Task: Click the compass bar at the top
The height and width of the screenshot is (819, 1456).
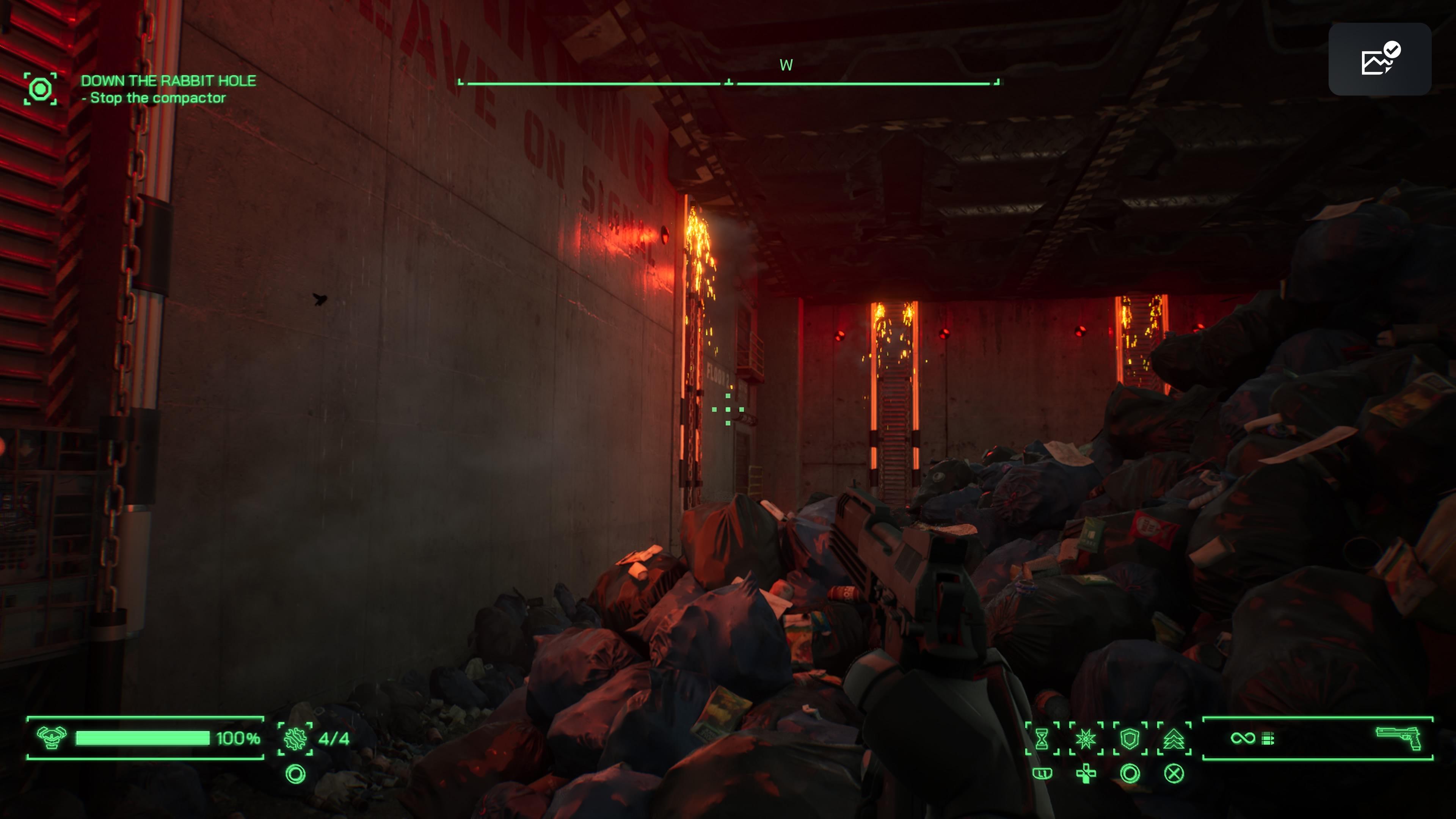Action: [728, 83]
